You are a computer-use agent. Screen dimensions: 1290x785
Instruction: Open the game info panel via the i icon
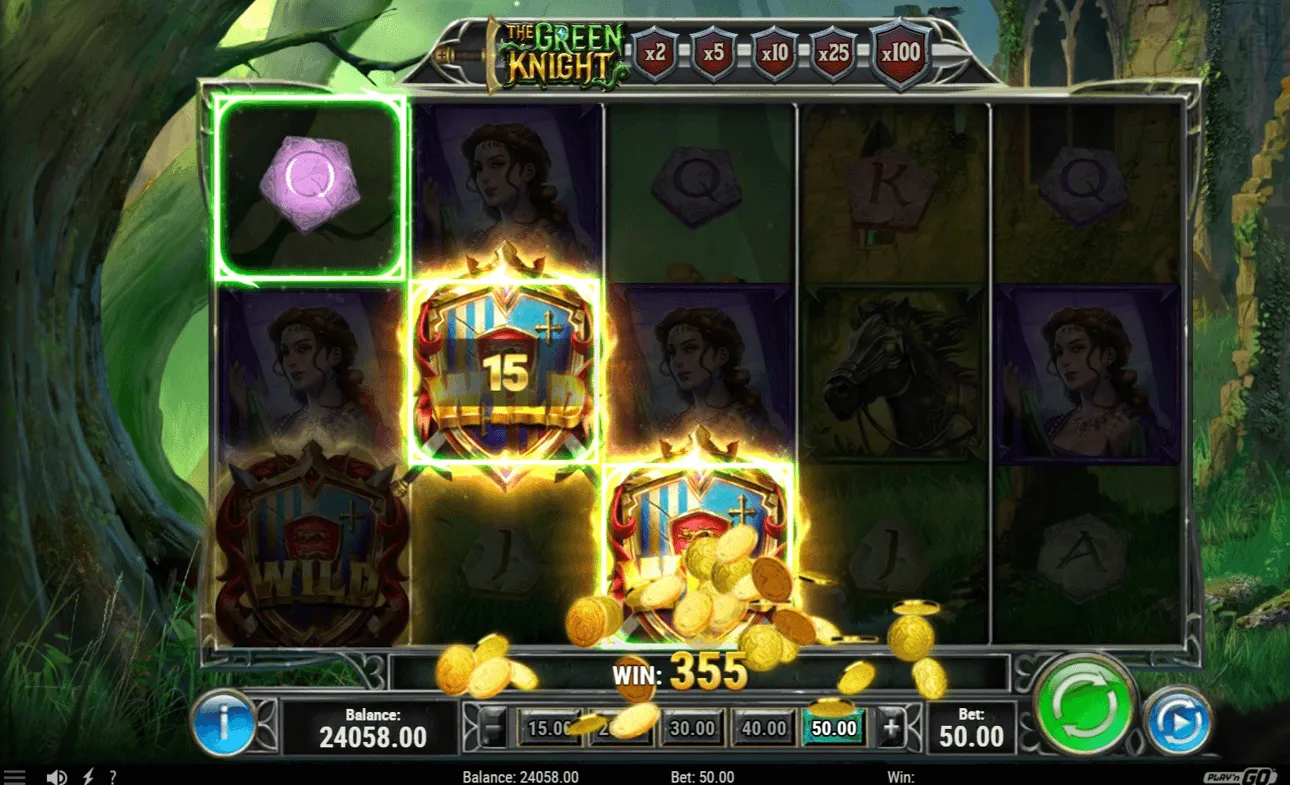pyautogui.click(x=224, y=727)
